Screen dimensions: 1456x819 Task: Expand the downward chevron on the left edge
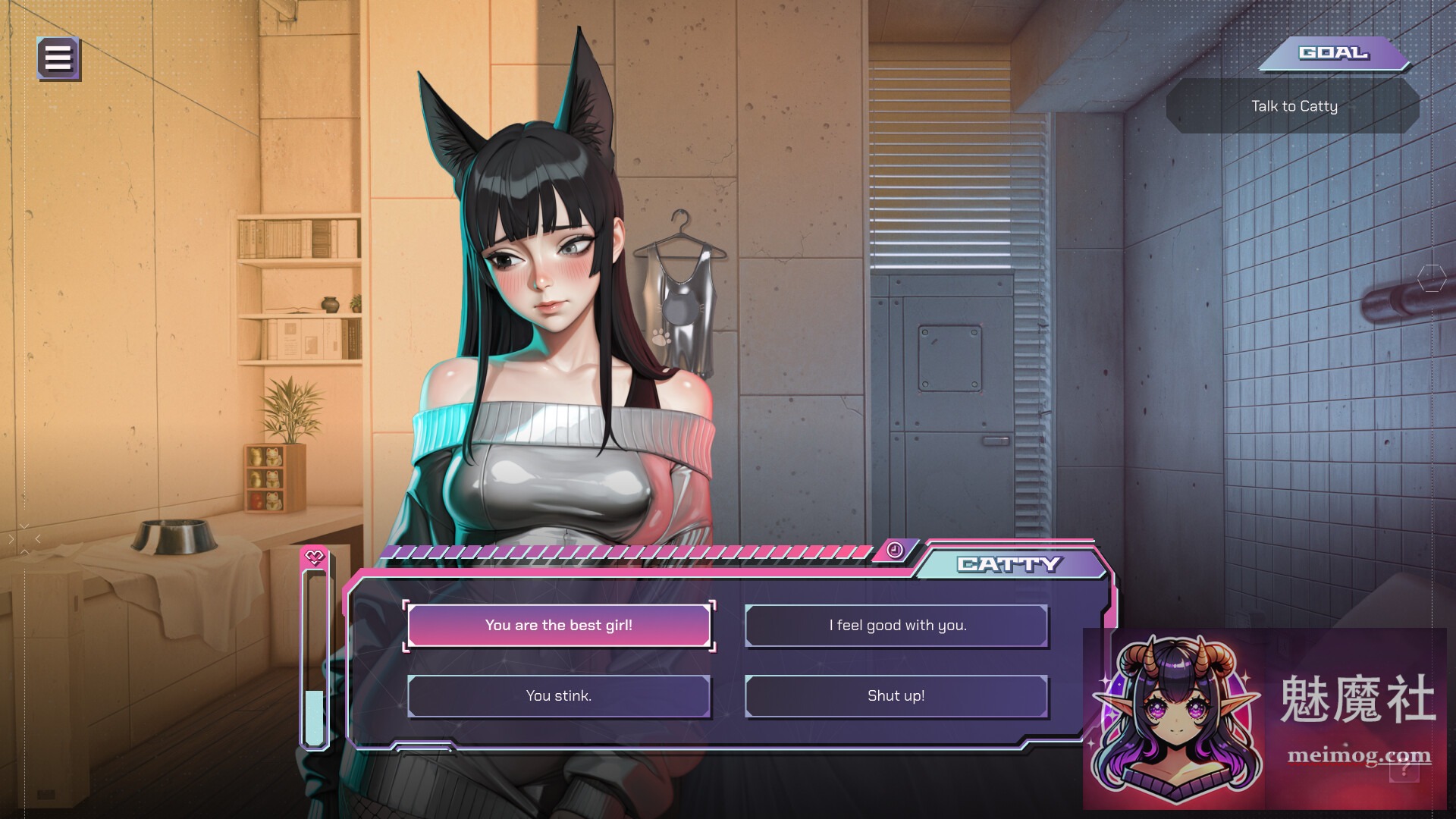click(x=24, y=526)
